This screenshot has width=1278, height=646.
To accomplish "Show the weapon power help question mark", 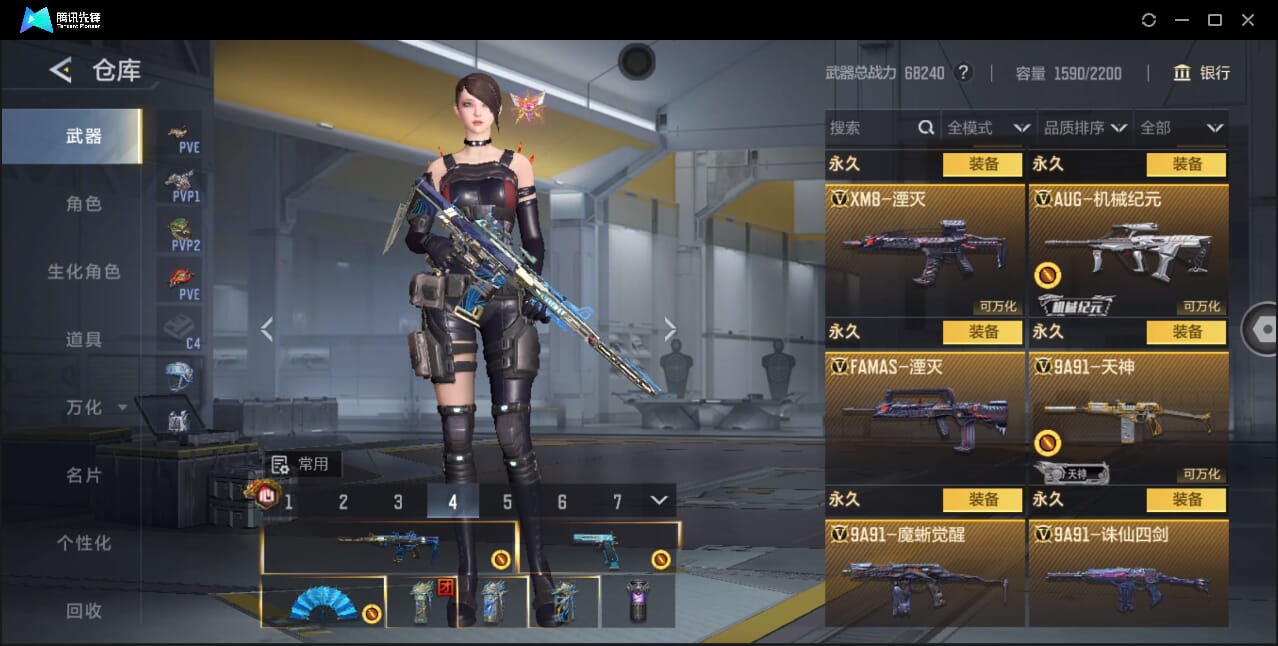I will pyautogui.click(x=963, y=73).
